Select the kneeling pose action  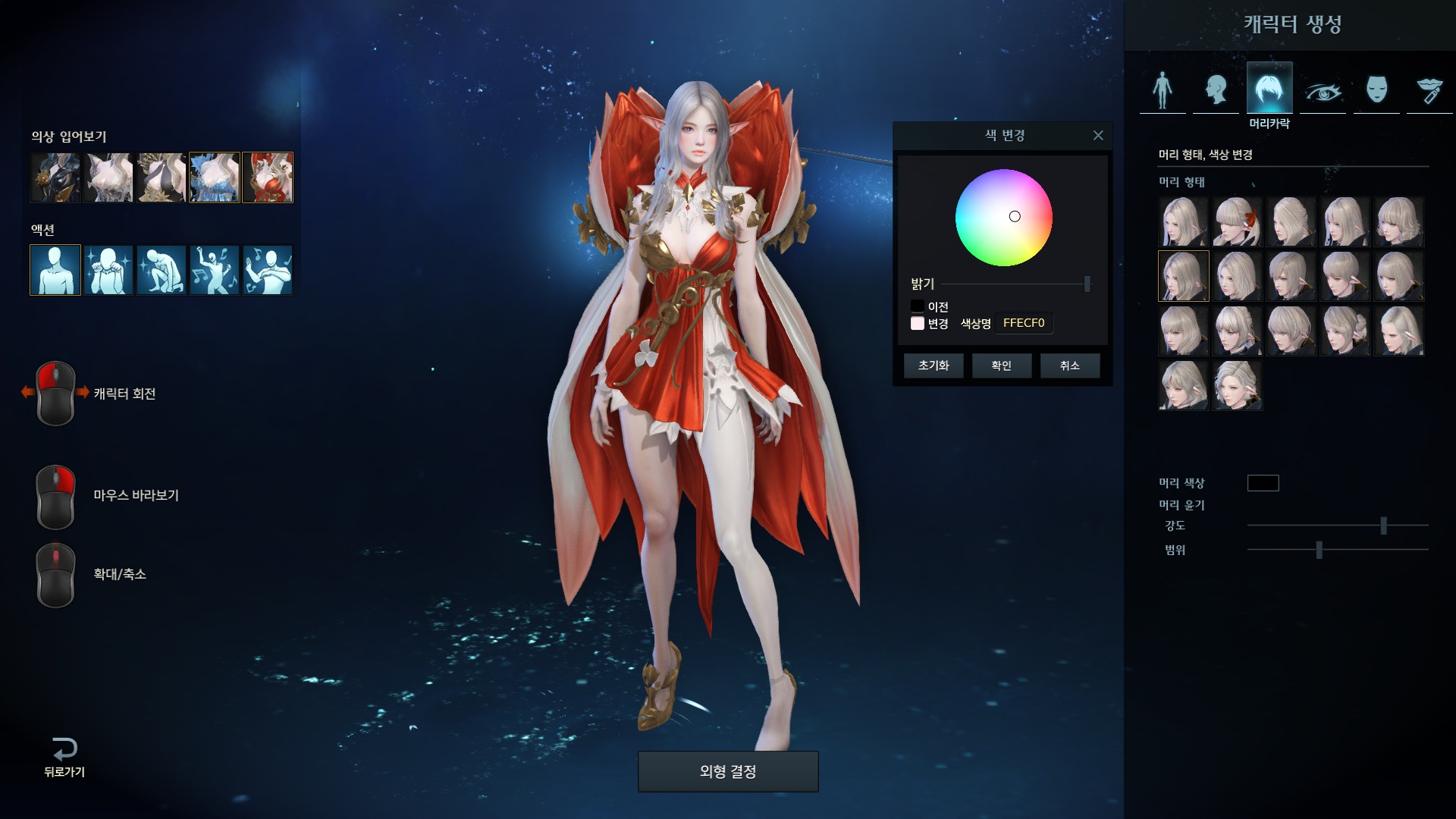point(162,270)
